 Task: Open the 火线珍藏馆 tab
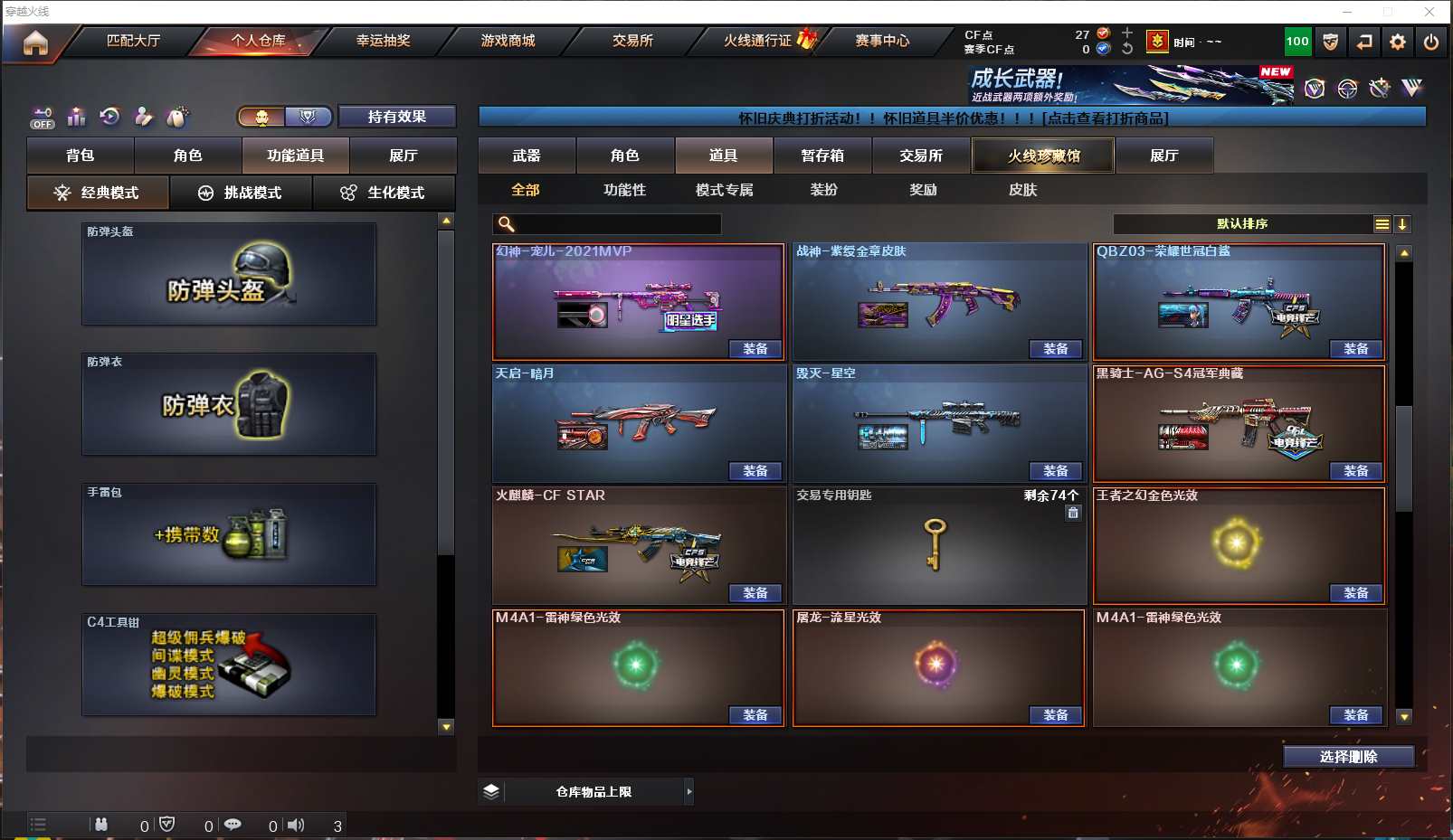click(x=1043, y=156)
